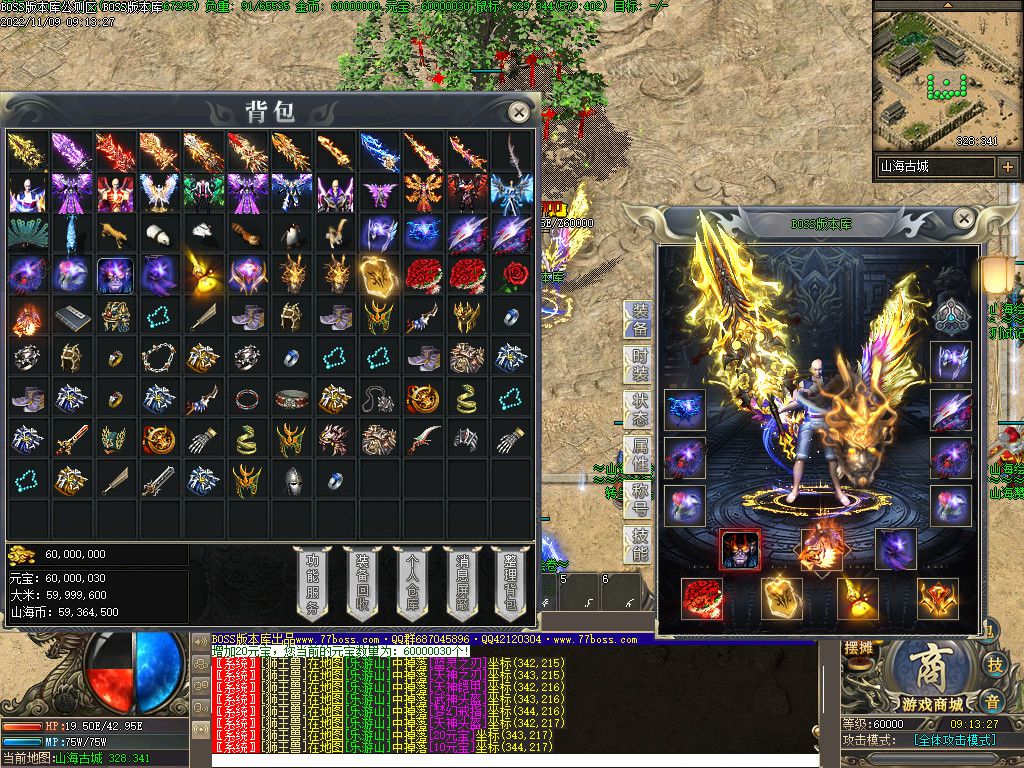Change the 全体攻击模式 attack mode
This screenshot has width=1024, height=768.
point(955,740)
